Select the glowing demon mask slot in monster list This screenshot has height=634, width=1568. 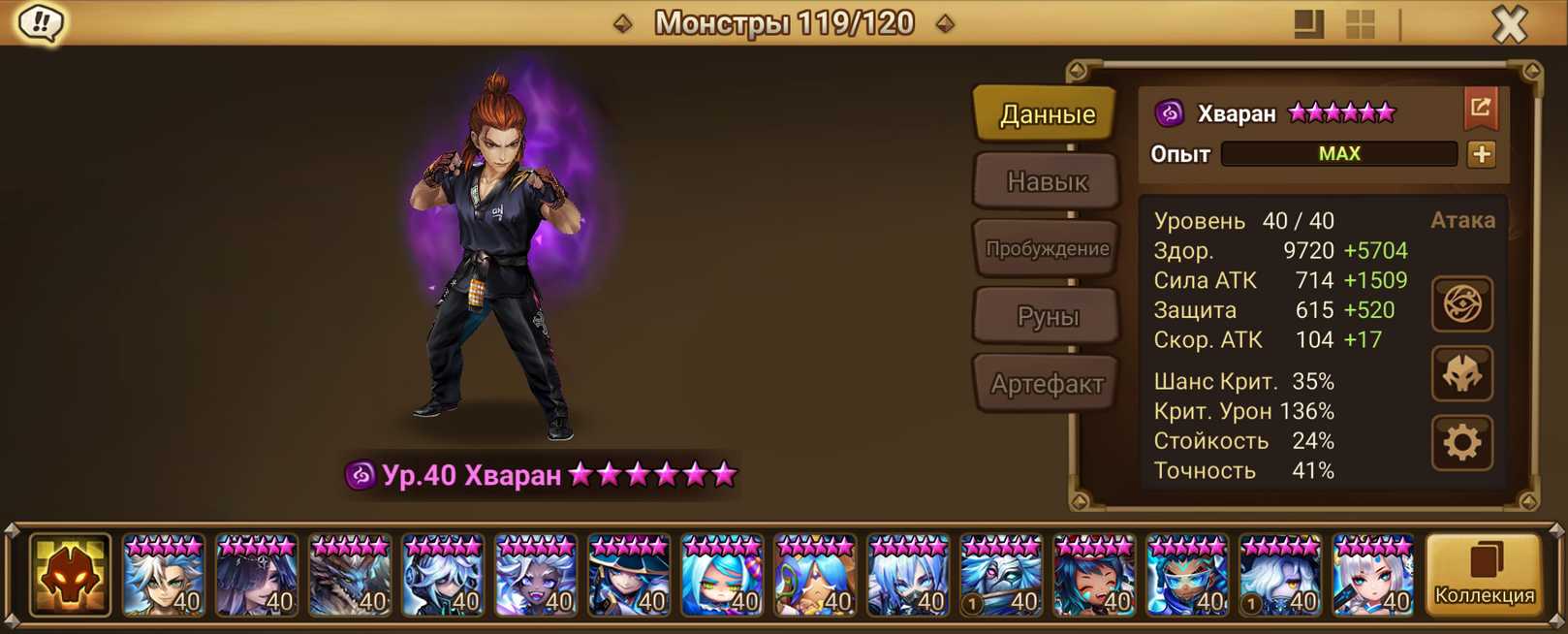[x=70, y=576]
